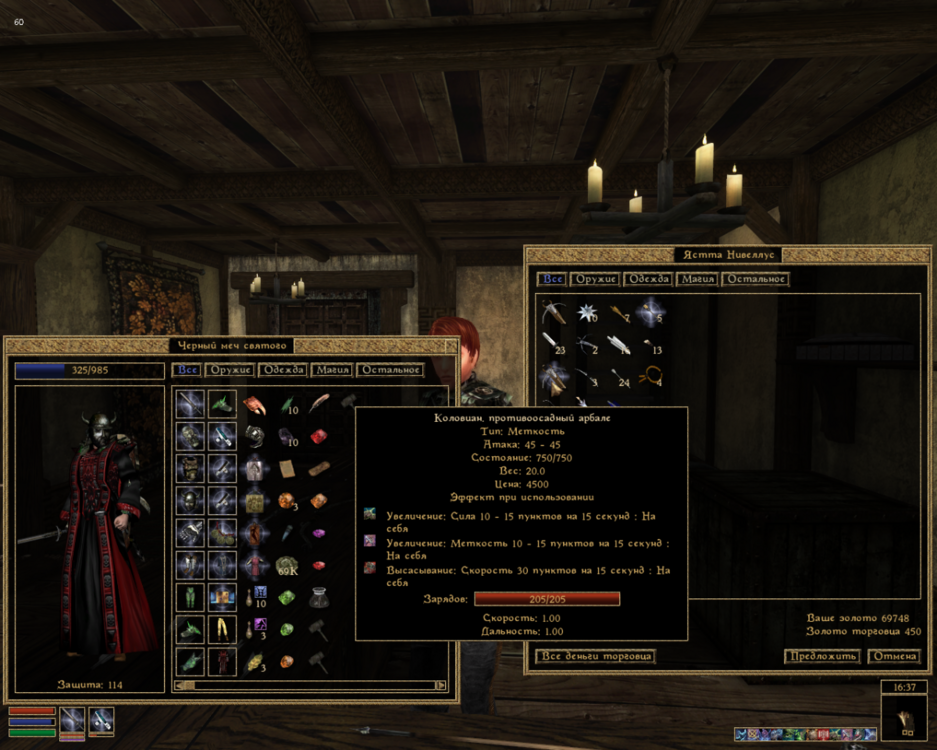Offer the trade with the Предложить button
937x750 pixels.
coord(821,656)
